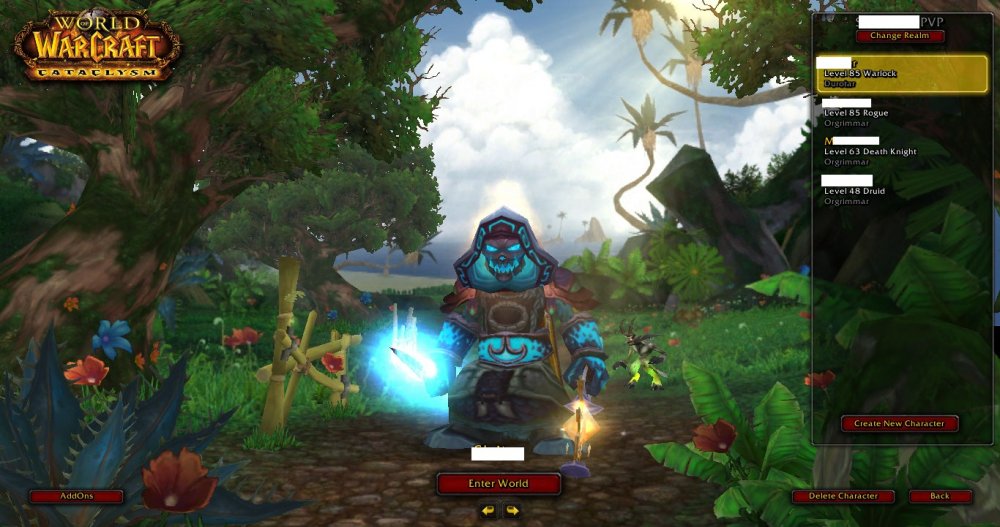
Task: Enter World with the selected character
Action: tap(498, 483)
